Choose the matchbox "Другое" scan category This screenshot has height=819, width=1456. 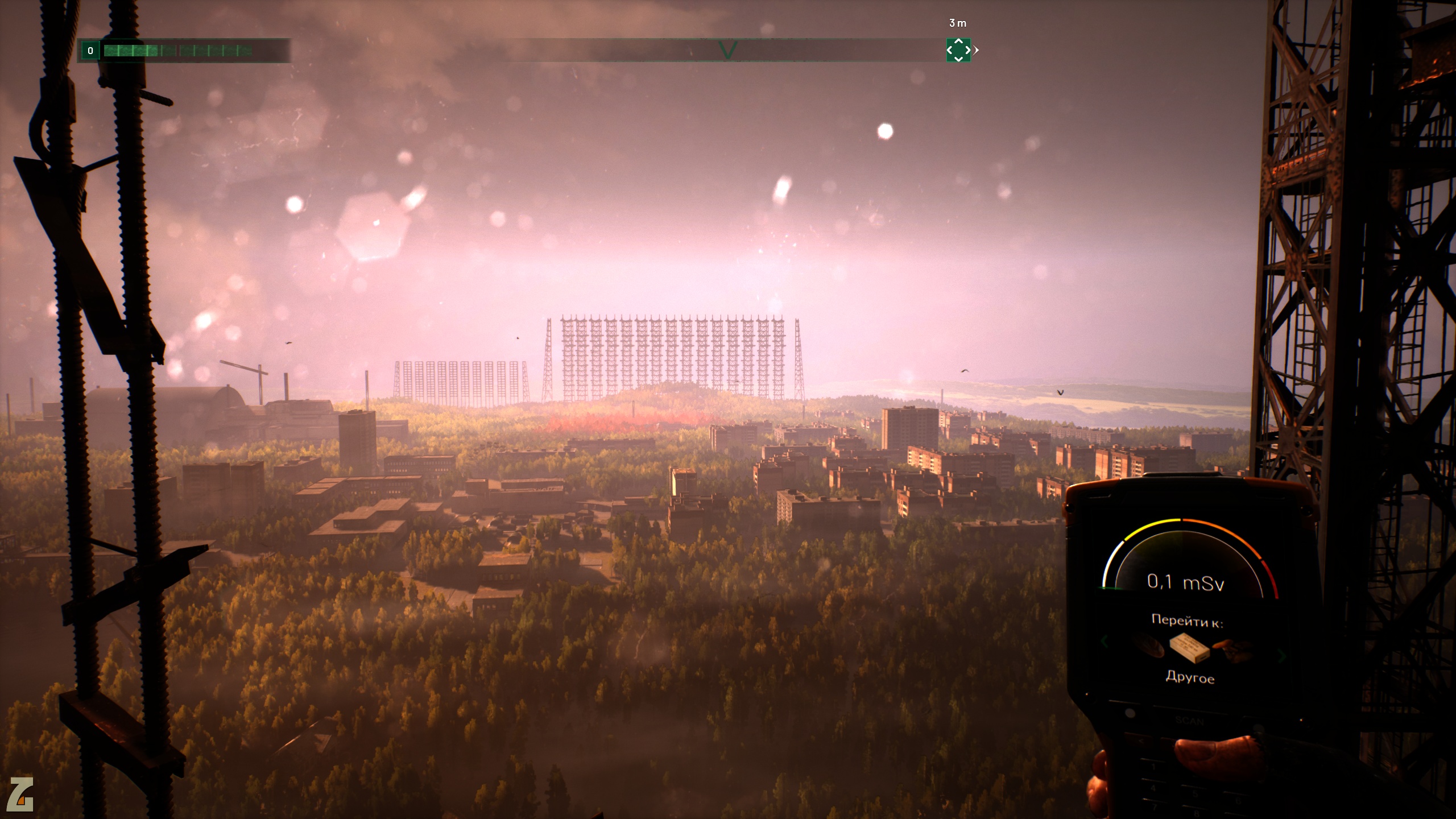(1190, 648)
